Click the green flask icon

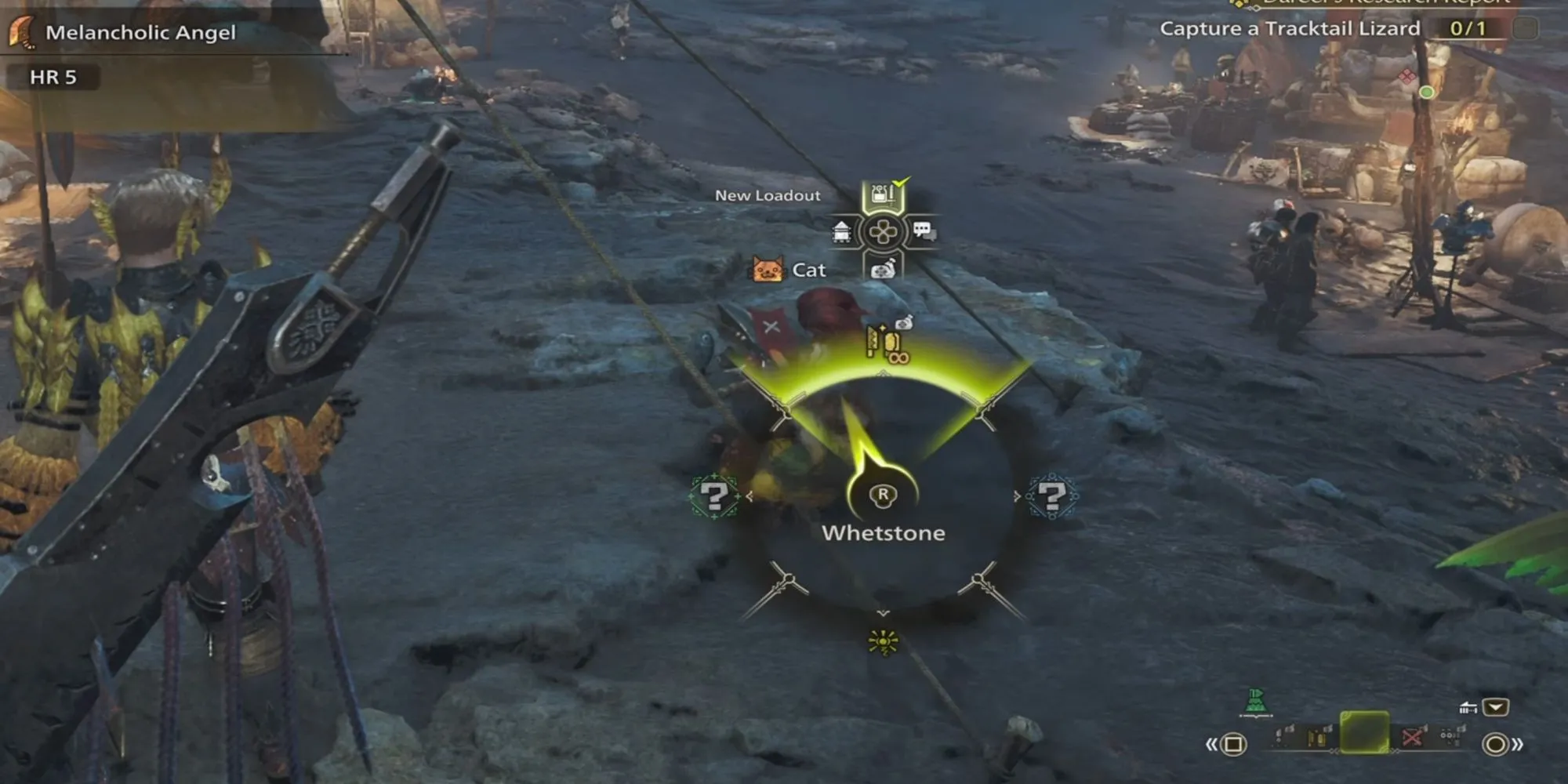[x=1256, y=702]
